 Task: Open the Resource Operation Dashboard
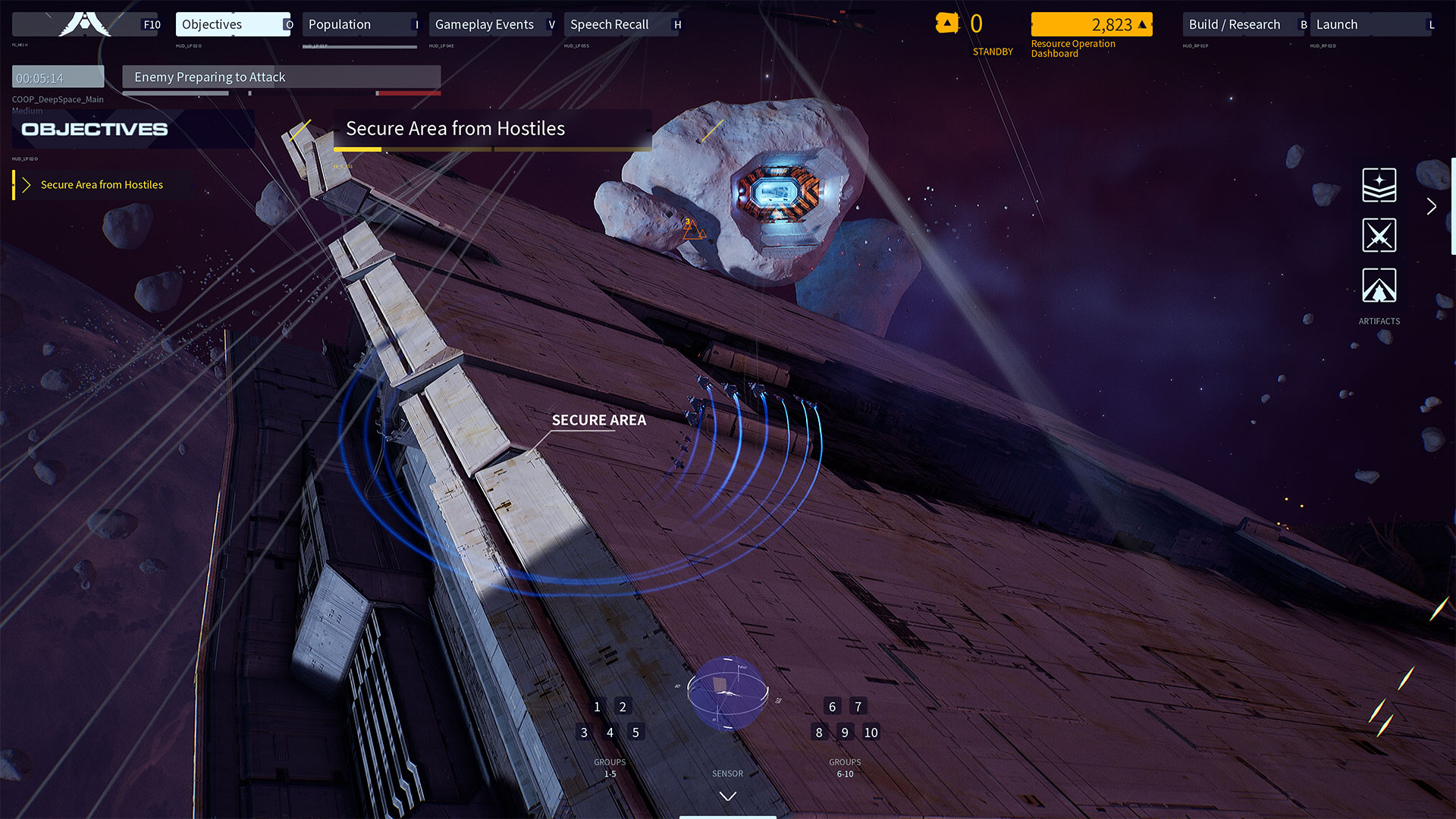[1090, 25]
